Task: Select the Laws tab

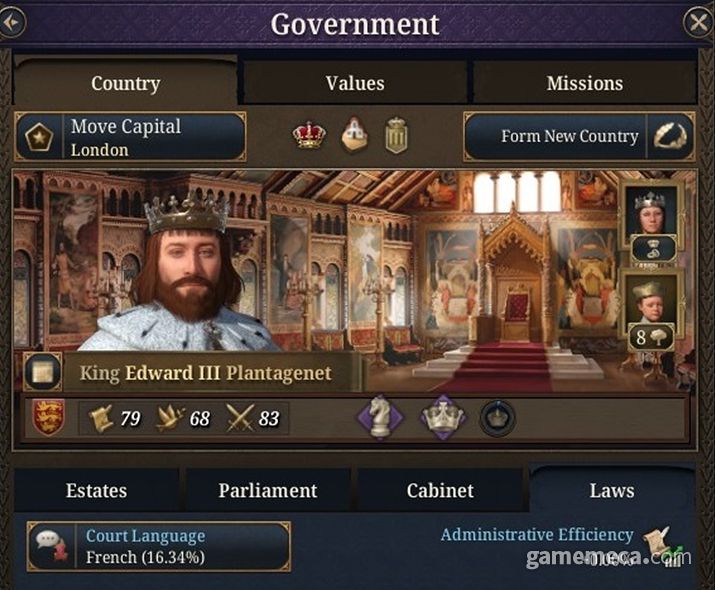Action: pos(611,490)
